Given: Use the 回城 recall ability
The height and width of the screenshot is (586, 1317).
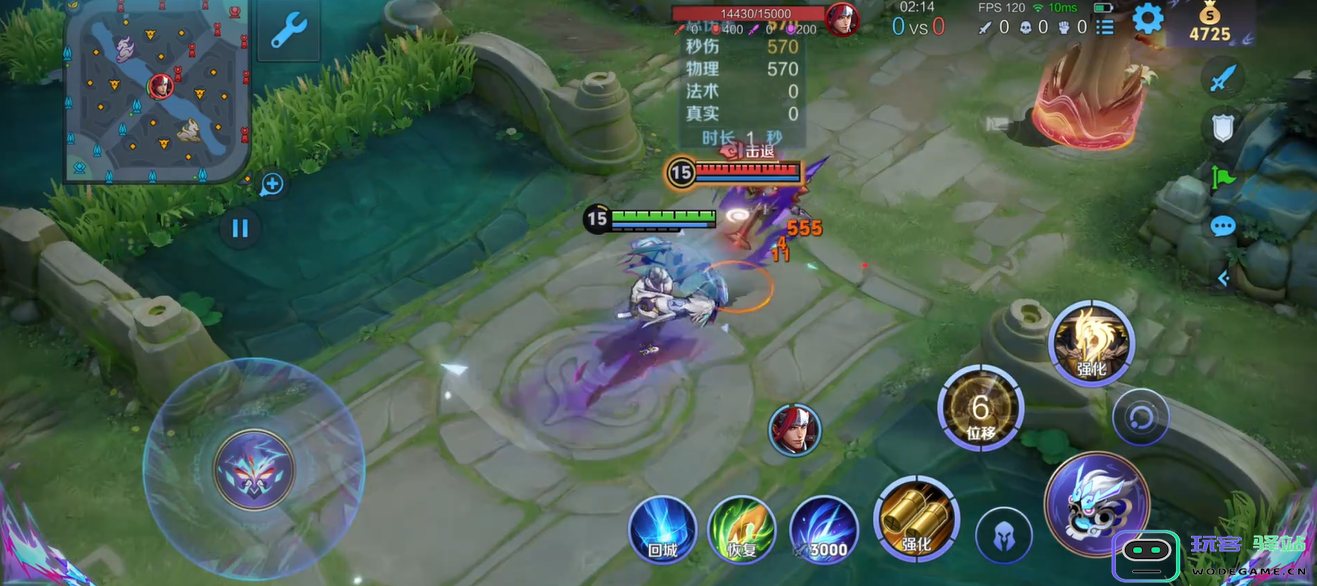Looking at the screenshot, I should 663,529.
